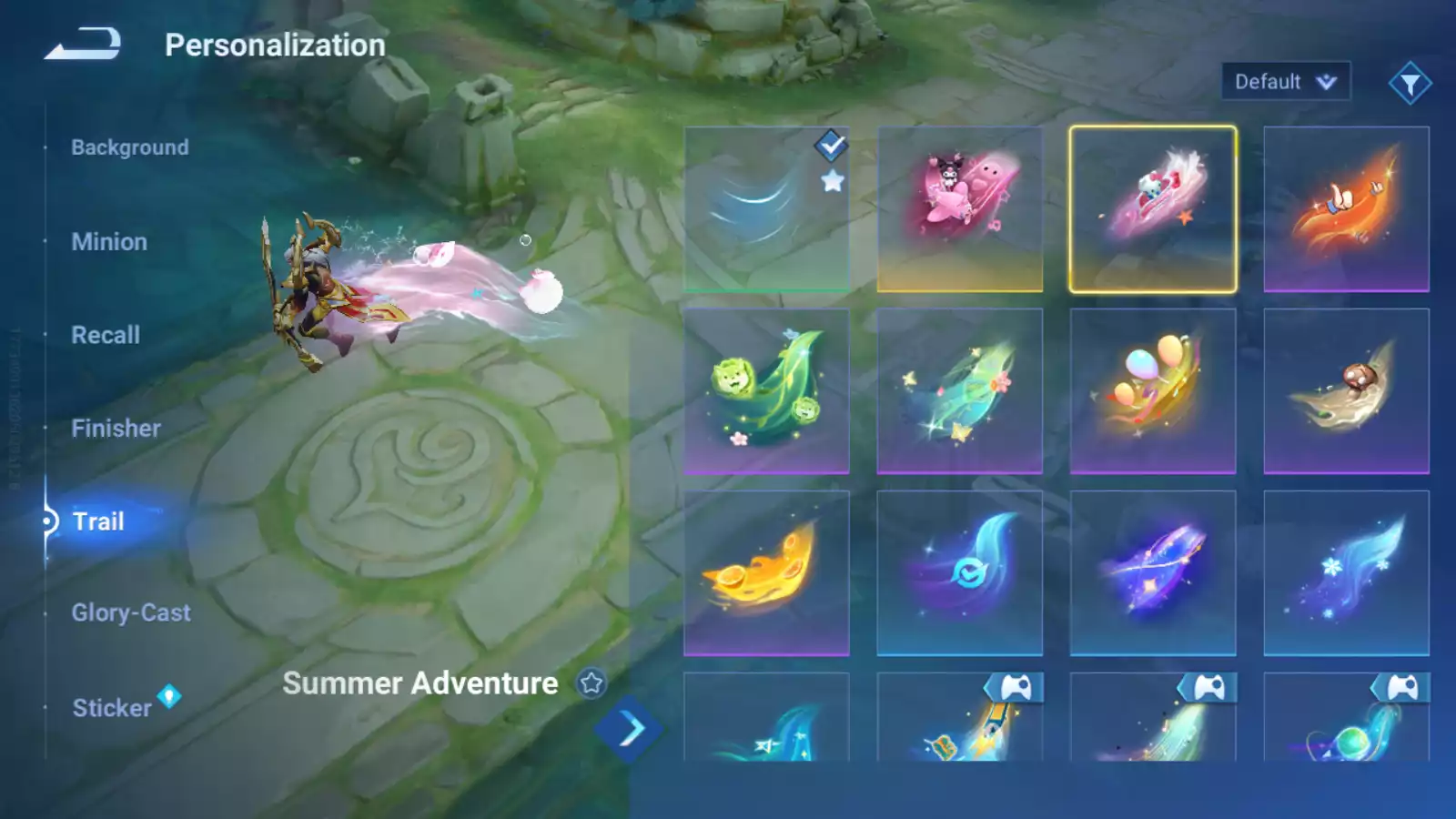
Task: Switch to the Background tab
Action: pyautogui.click(x=130, y=147)
